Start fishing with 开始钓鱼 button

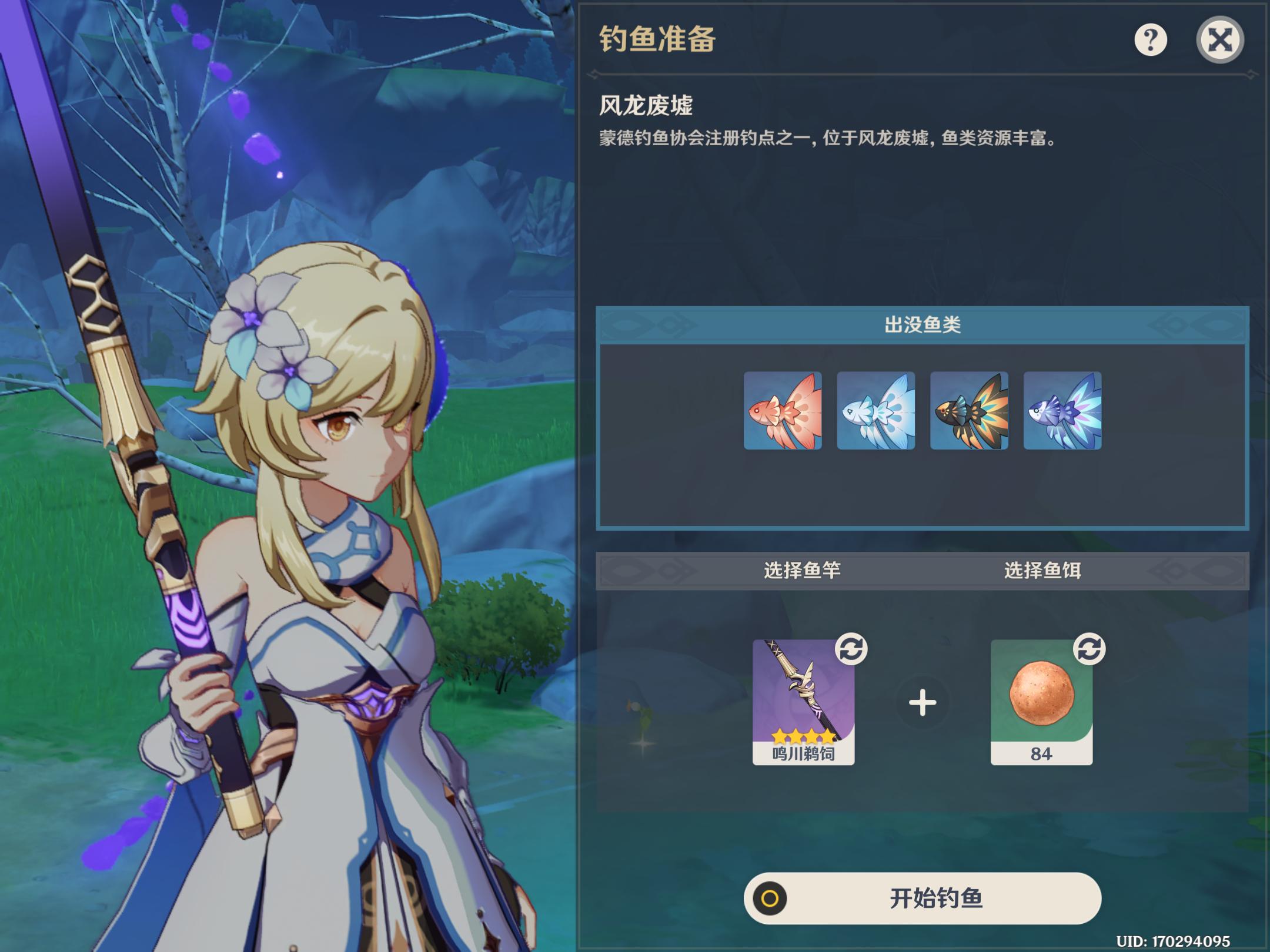tap(922, 898)
